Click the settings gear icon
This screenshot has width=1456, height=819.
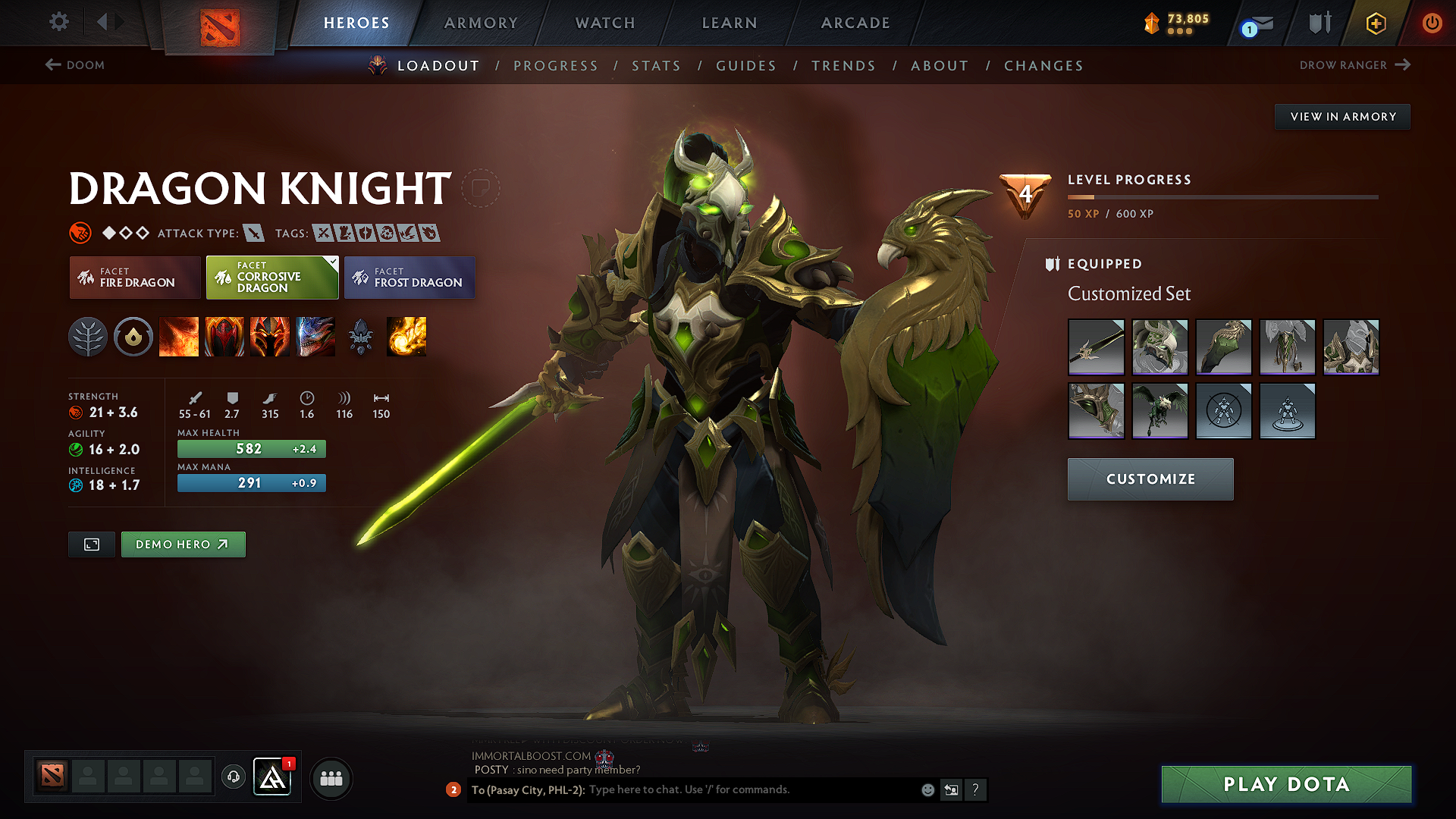[58, 22]
